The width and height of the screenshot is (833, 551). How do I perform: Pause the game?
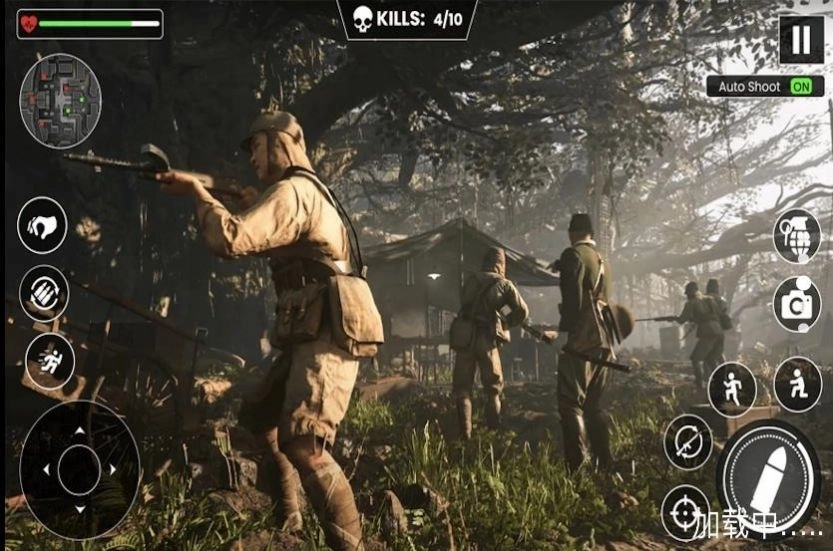(800, 40)
